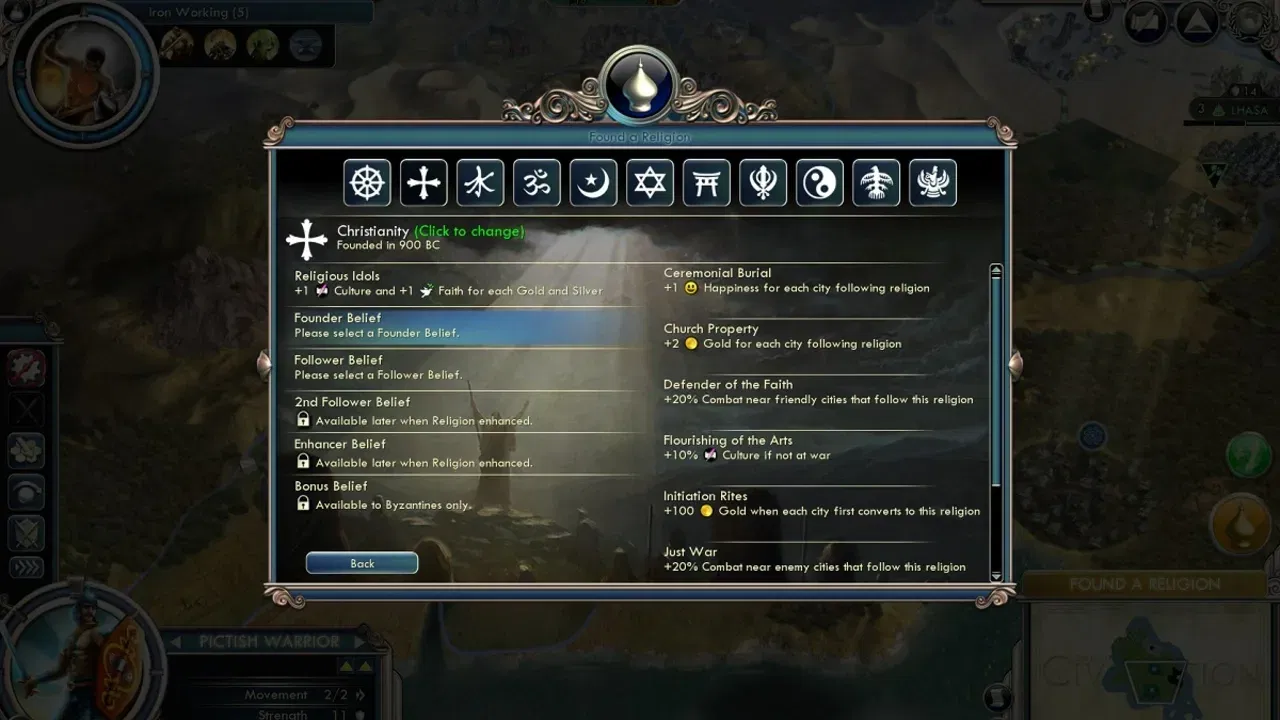Select the Initiation Rites belief
The width and height of the screenshot is (1280, 720).
click(820, 503)
